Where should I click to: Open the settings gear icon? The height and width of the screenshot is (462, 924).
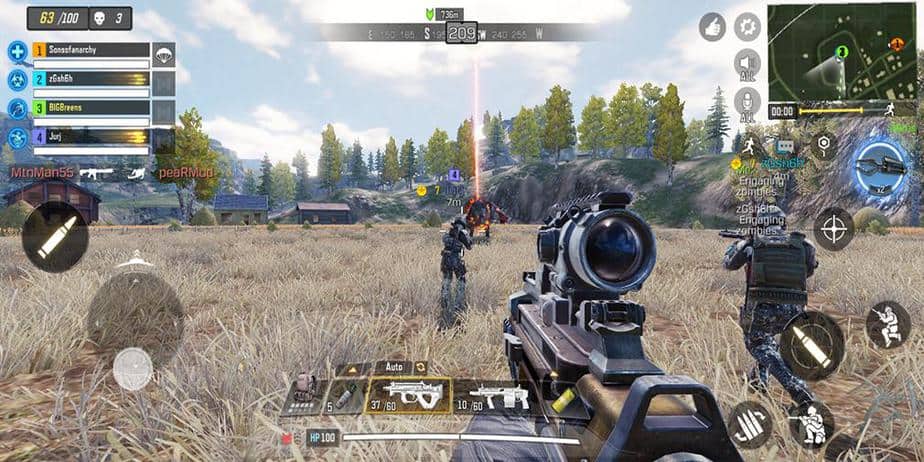pos(747,26)
